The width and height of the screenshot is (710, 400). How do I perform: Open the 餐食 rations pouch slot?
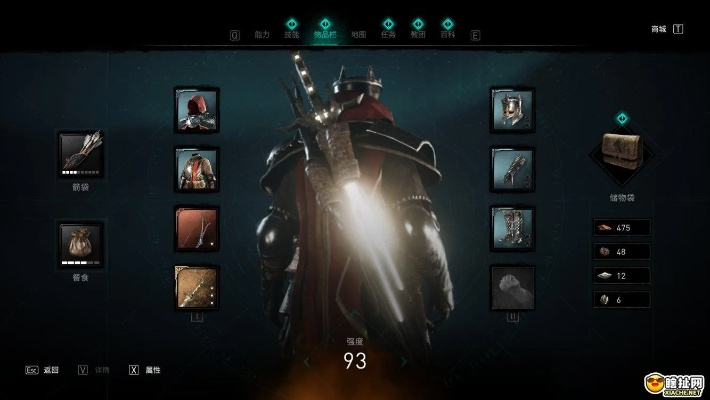[x=81, y=244]
